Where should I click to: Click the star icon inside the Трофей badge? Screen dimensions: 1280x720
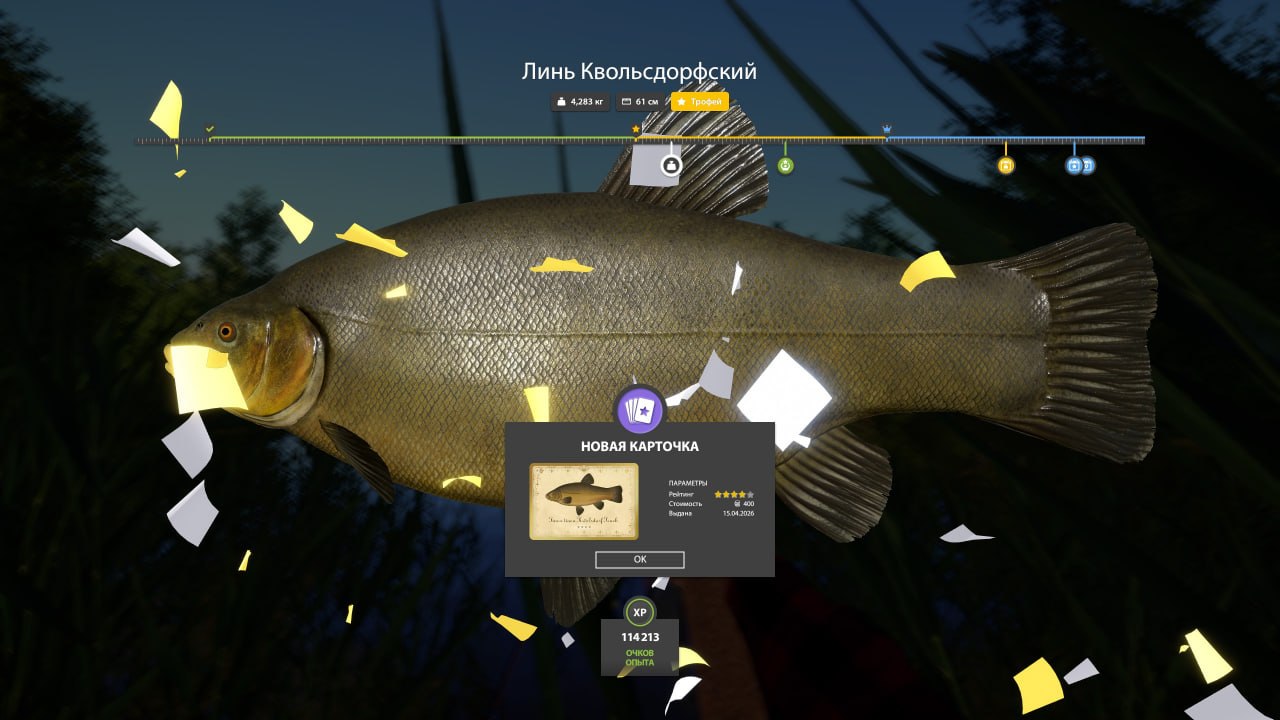pyautogui.click(x=682, y=101)
